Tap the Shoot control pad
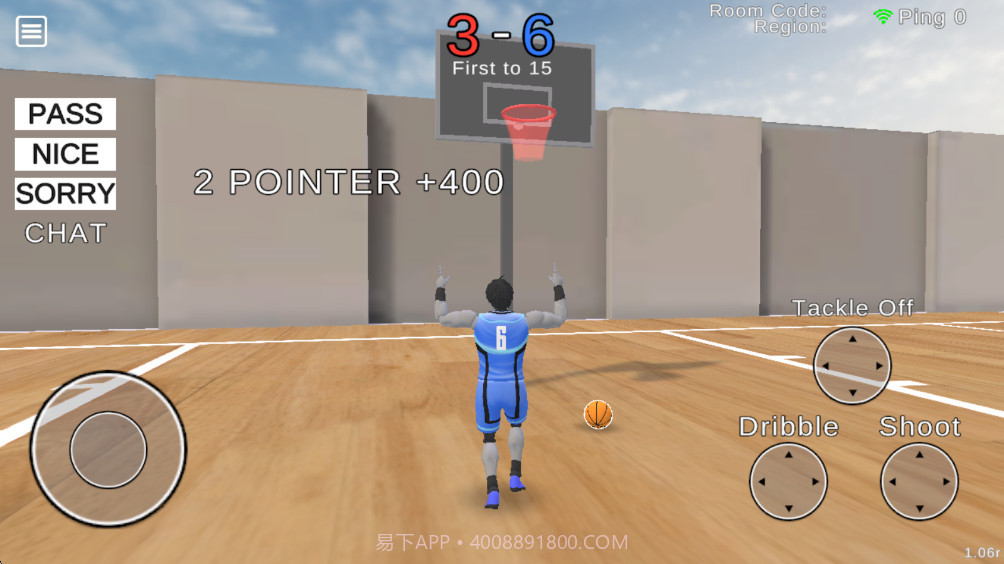 [x=919, y=482]
